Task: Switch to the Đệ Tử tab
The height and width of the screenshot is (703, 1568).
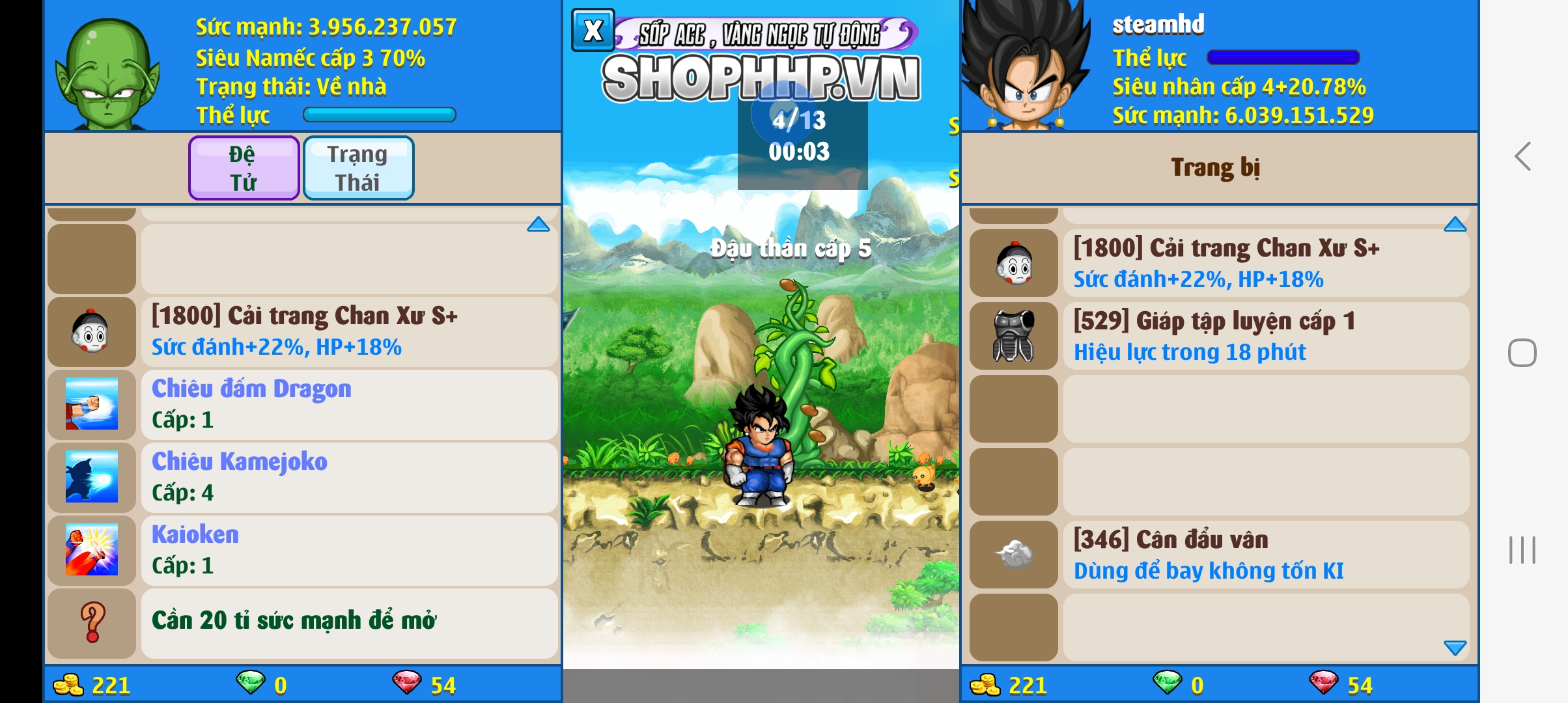Action: click(x=244, y=167)
